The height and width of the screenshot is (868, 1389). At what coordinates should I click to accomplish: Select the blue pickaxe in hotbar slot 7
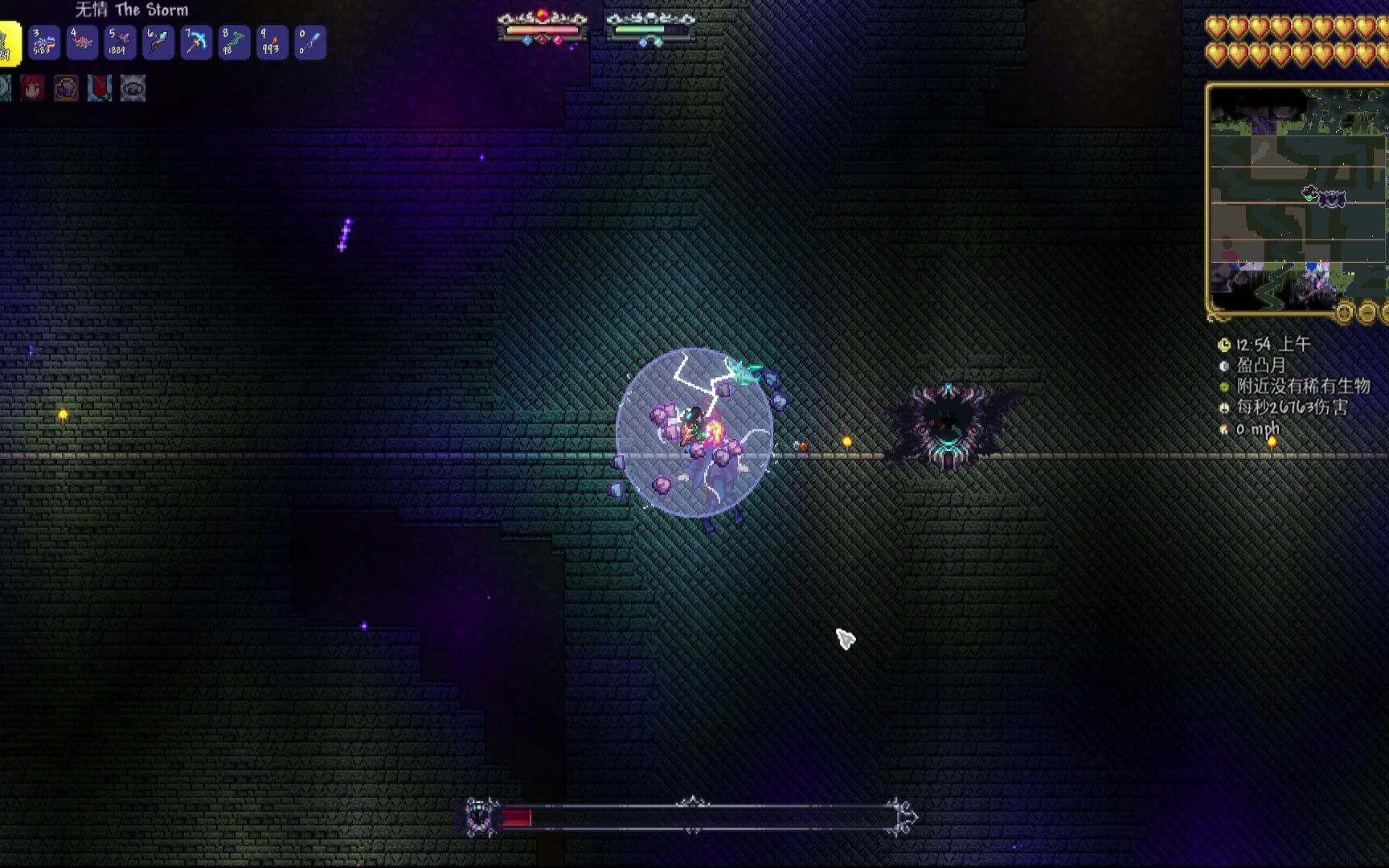[195, 43]
